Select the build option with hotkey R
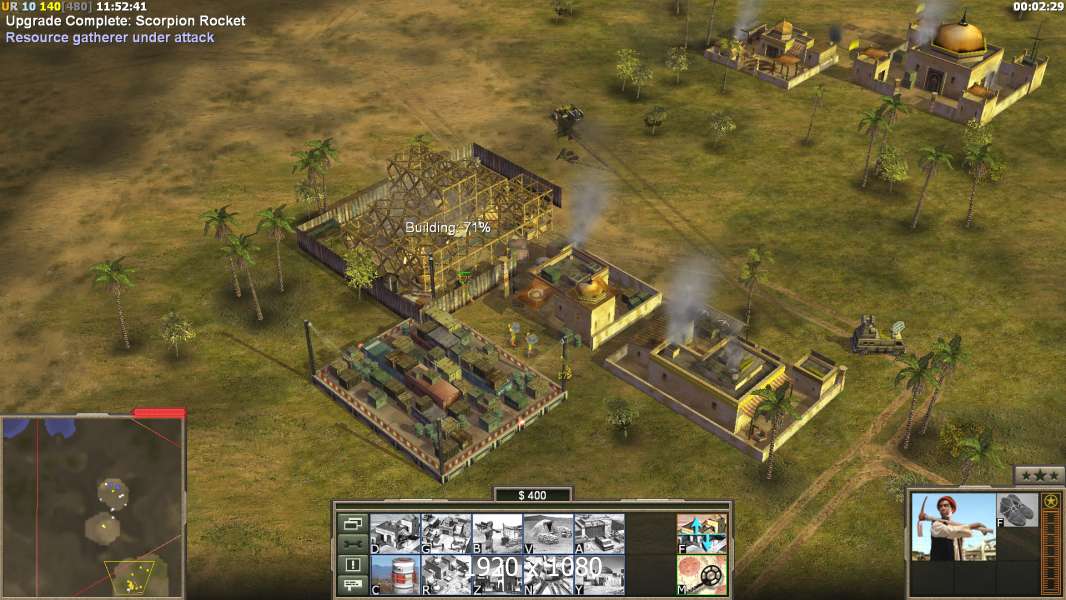Viewport: 1066px width, 600px height. [x=446, y=574]
